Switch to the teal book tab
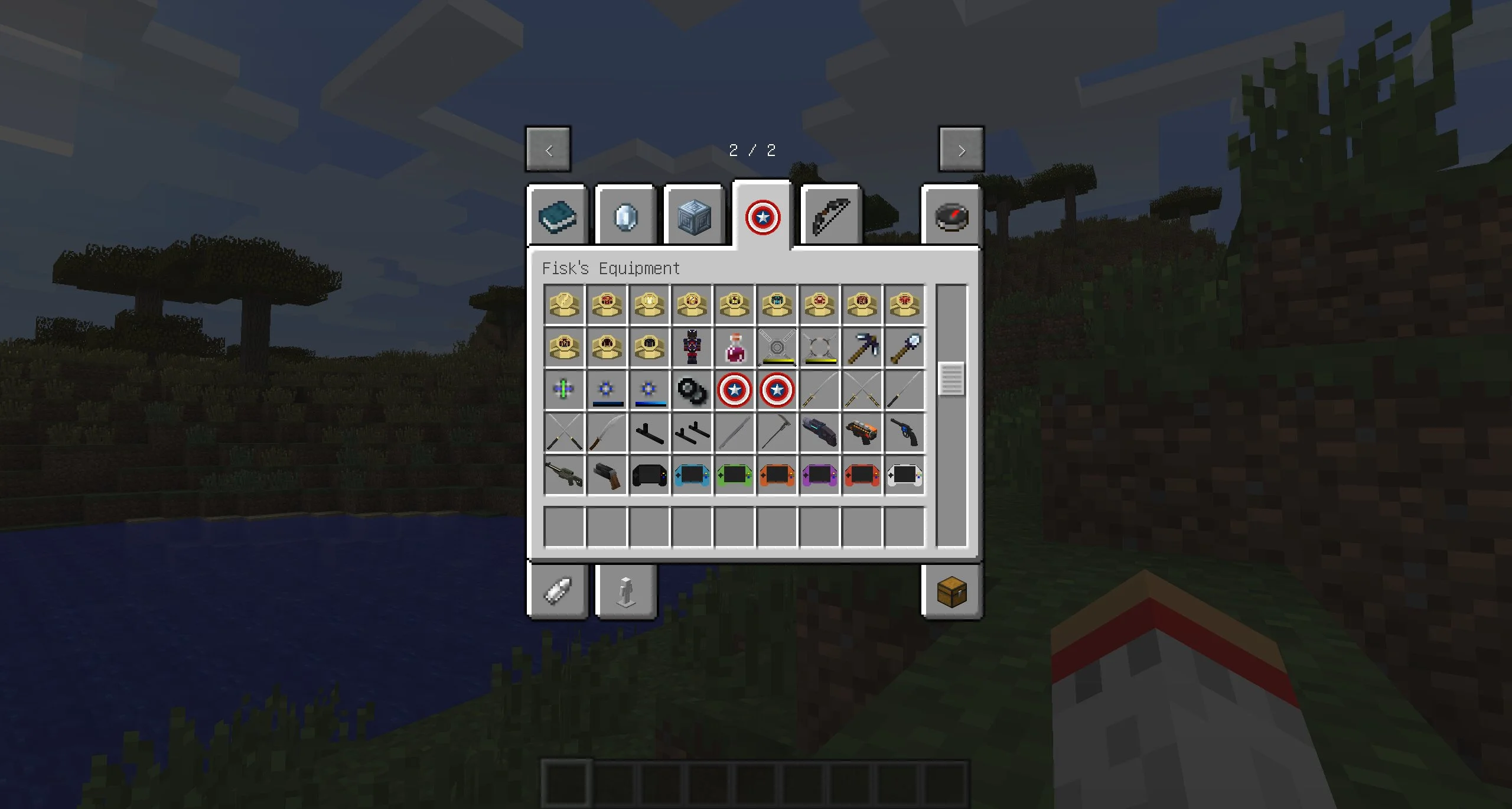The image size is (1512, 809). tap(558, 217)
